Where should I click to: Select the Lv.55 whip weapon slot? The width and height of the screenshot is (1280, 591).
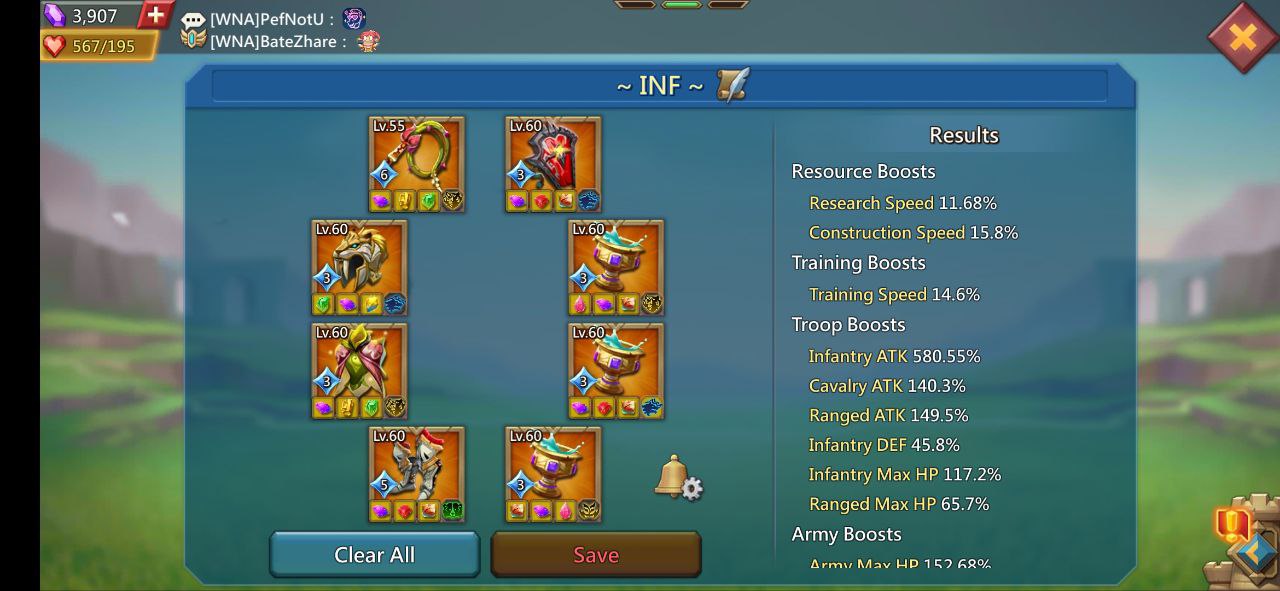(x=417, y=163)
